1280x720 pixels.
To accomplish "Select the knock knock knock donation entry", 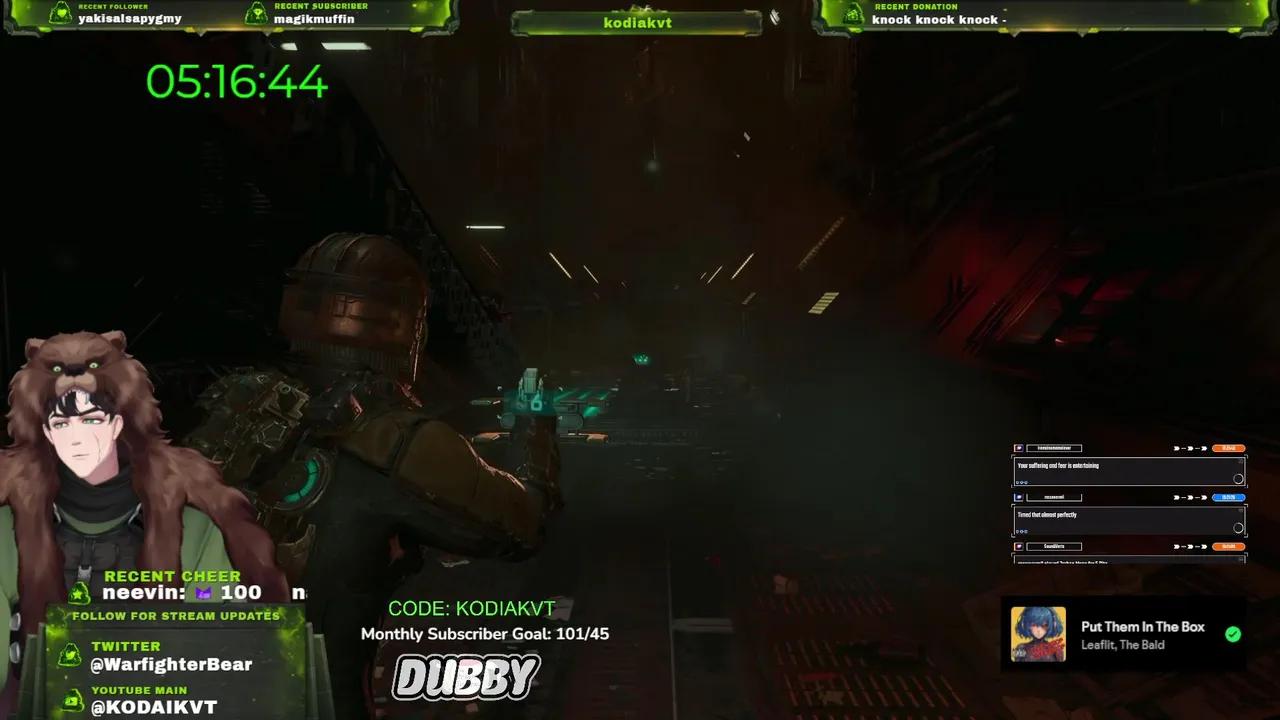I will [x=937, y=19].
